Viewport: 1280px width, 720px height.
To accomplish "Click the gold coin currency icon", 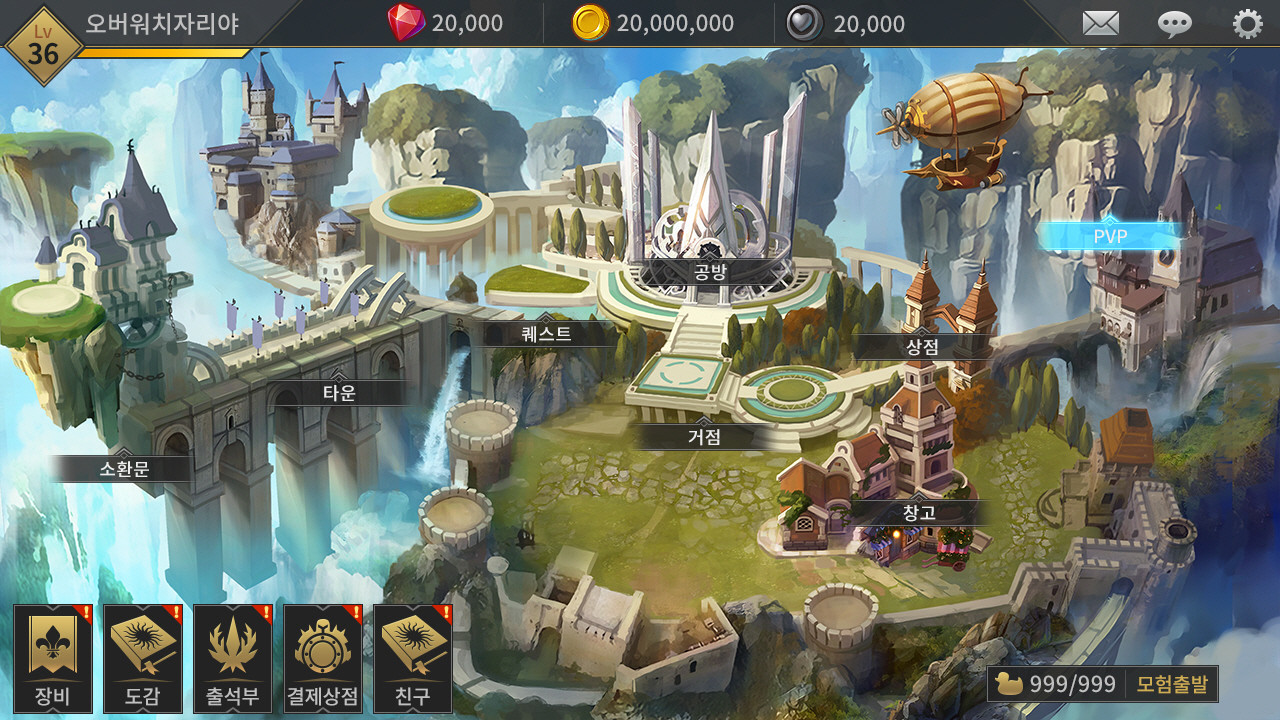I will tap(590, 23).
